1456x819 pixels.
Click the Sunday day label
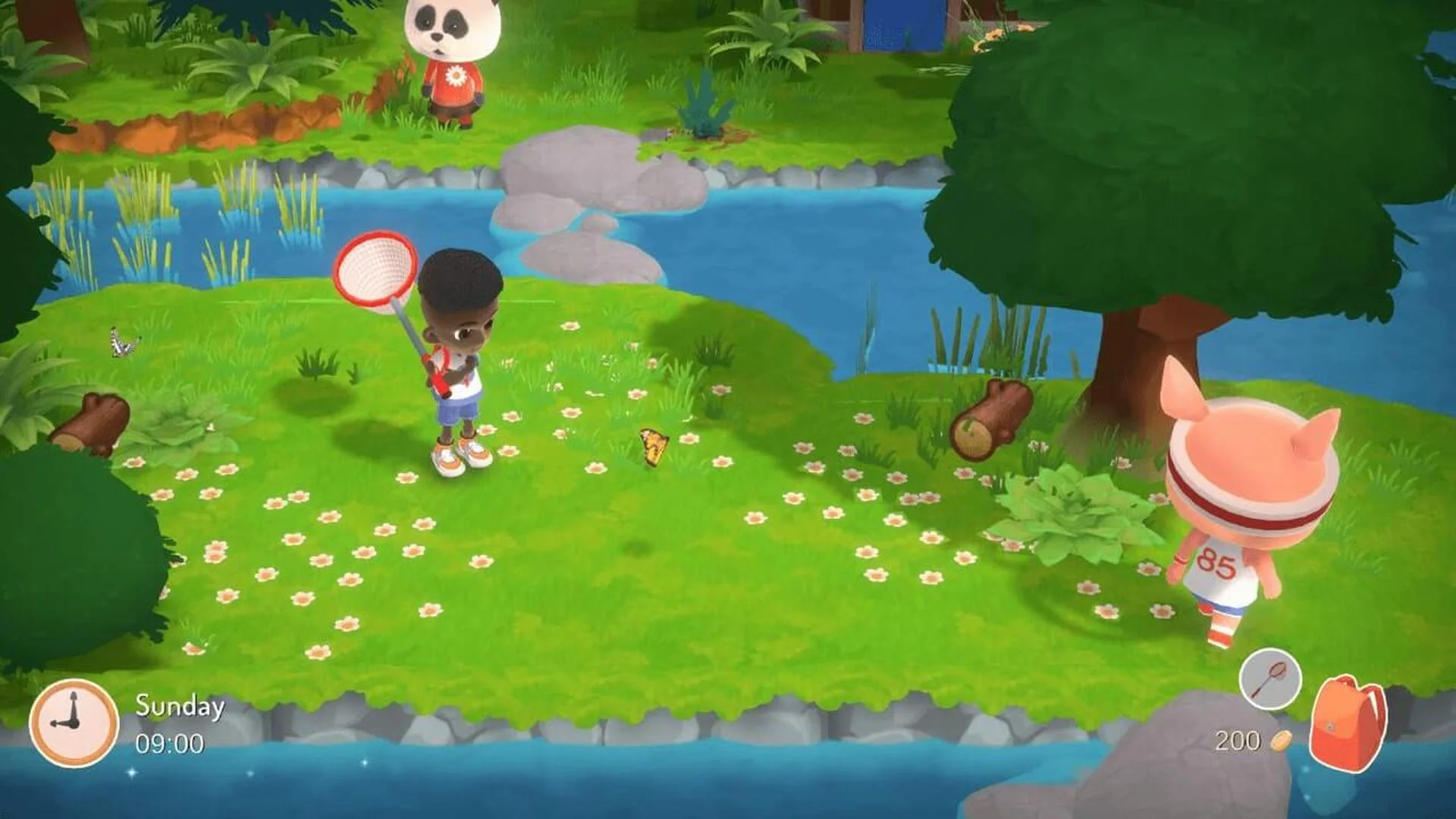point(178,706)
